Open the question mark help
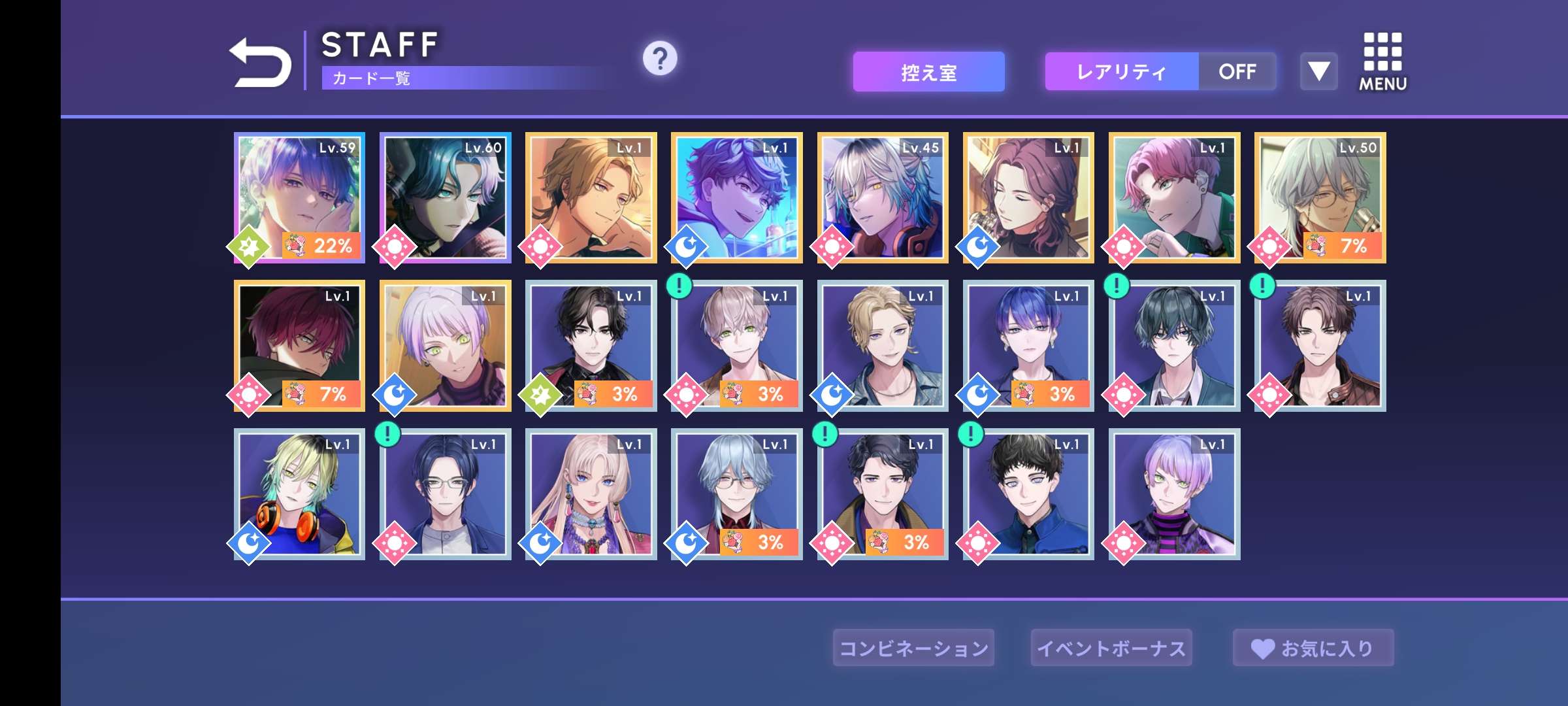 660,59
